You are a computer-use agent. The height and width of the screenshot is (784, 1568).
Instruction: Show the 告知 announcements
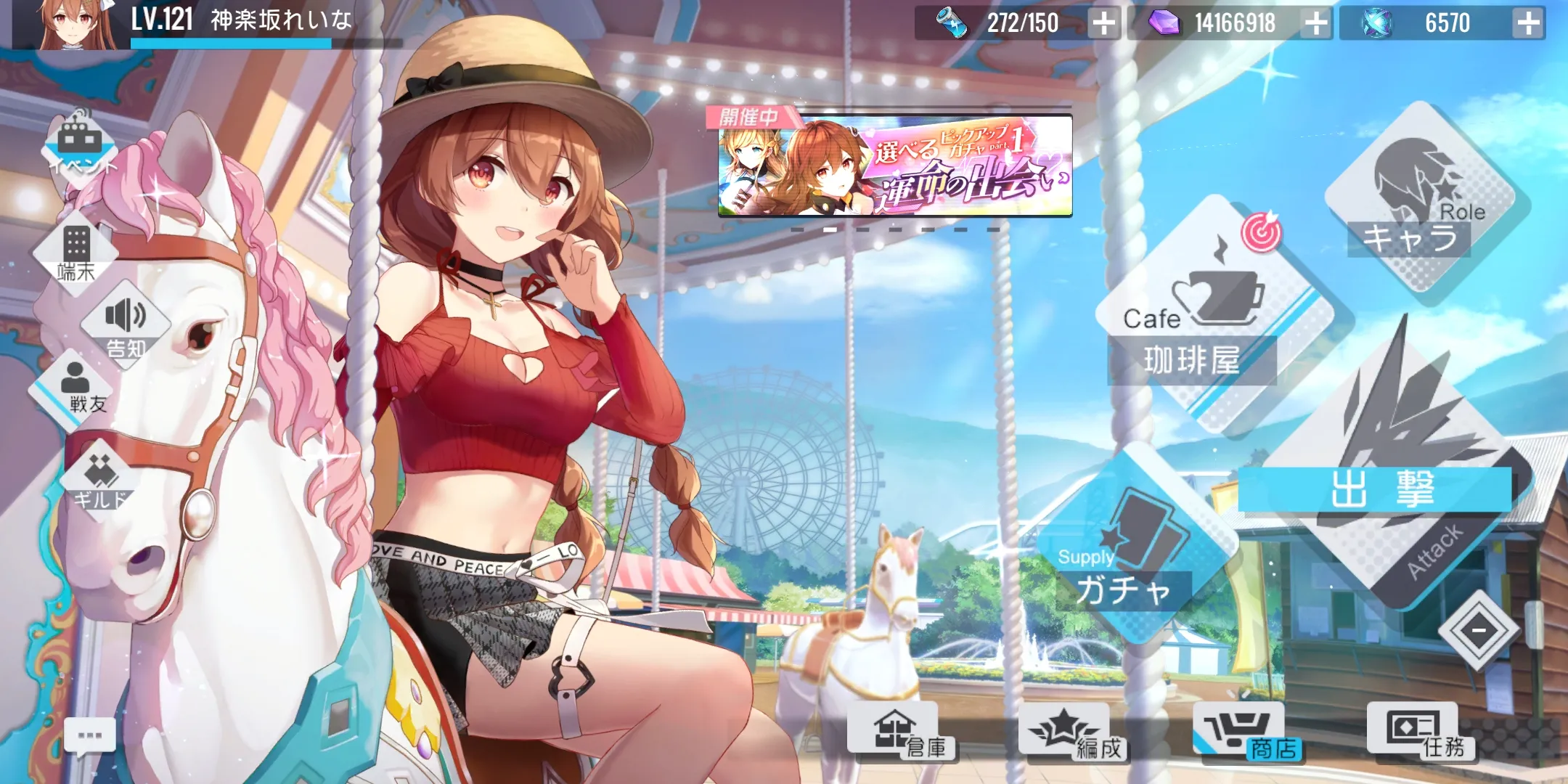[x=126, y=327]
